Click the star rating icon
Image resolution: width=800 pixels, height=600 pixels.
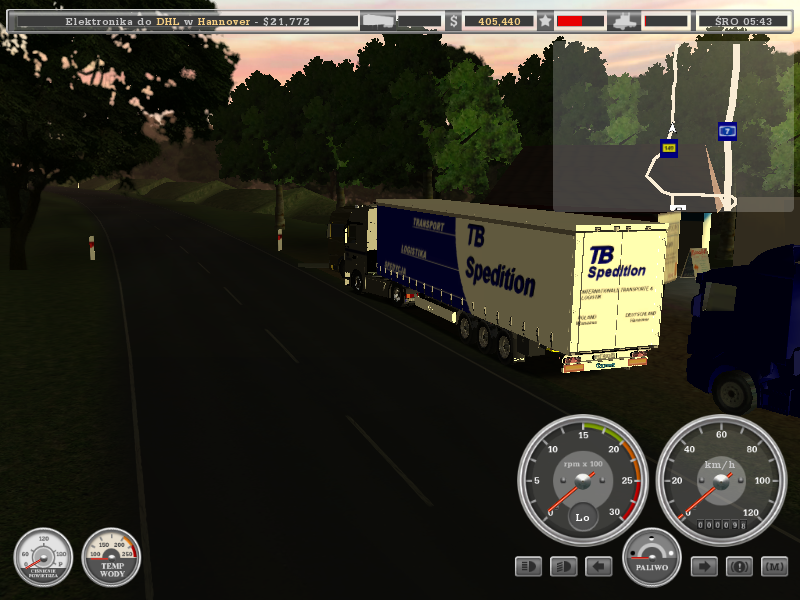545,20
